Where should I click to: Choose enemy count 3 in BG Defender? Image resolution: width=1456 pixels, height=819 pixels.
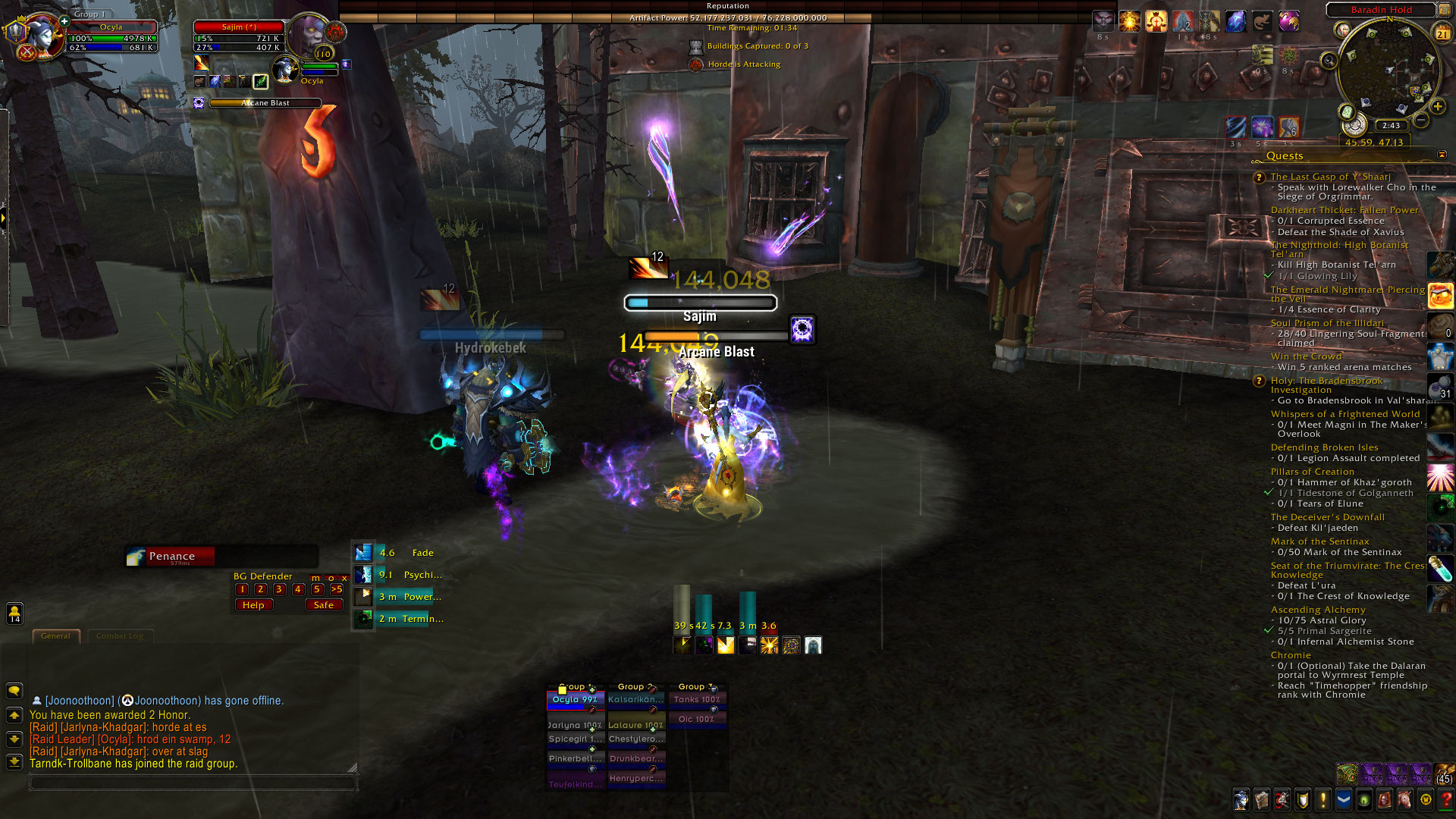tap(279, 589)
